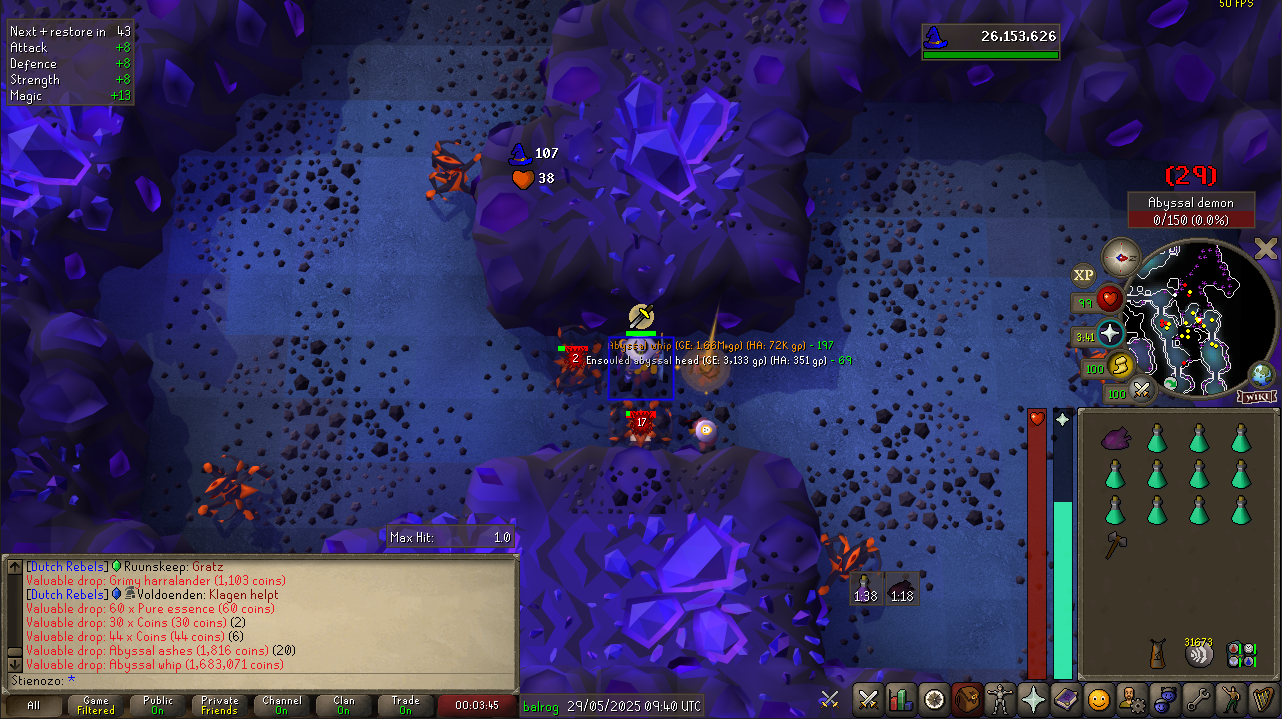Screen dimensions: 1282x719
Task: Open the Magic spellbook tab
Action: coord(1065,699)
